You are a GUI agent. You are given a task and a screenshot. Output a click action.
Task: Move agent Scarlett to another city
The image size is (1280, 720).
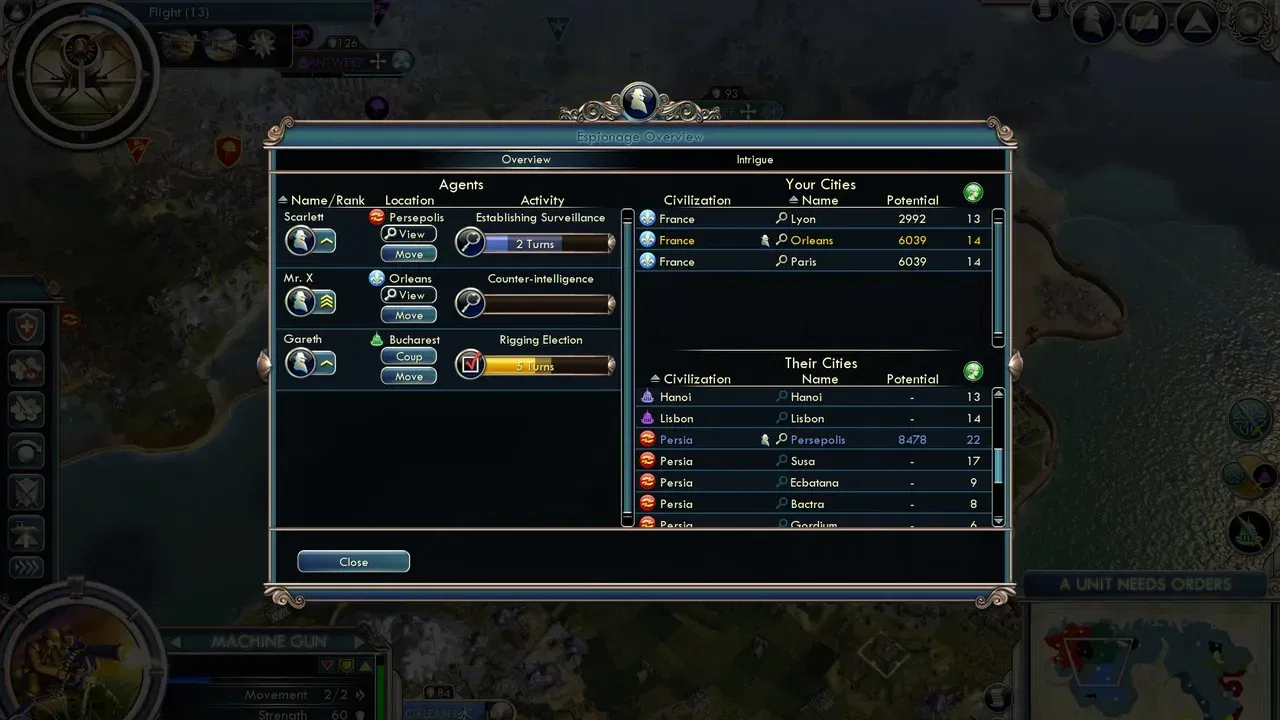pyautogui.click(x=409, y=254)
